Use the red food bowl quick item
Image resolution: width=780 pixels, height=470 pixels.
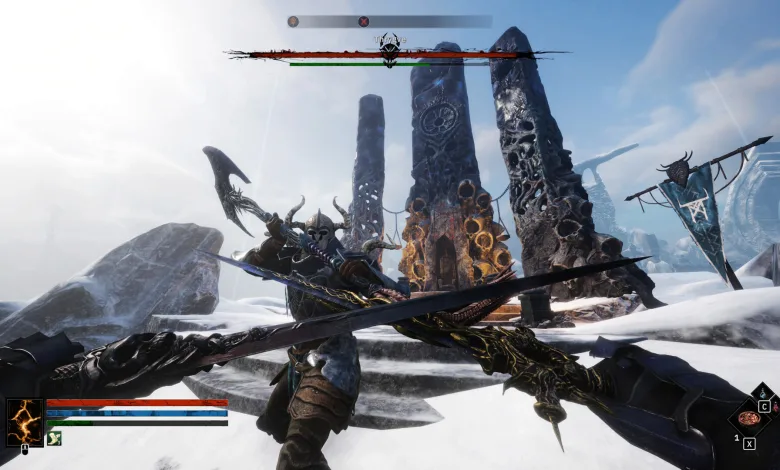[748, 418]
